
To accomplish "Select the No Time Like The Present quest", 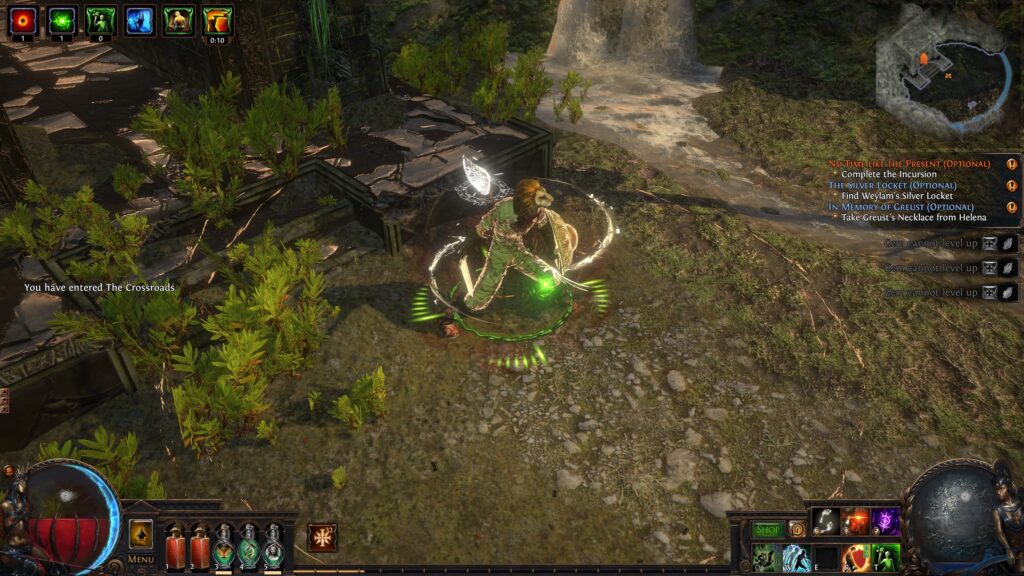I will [x=909, y=164].
